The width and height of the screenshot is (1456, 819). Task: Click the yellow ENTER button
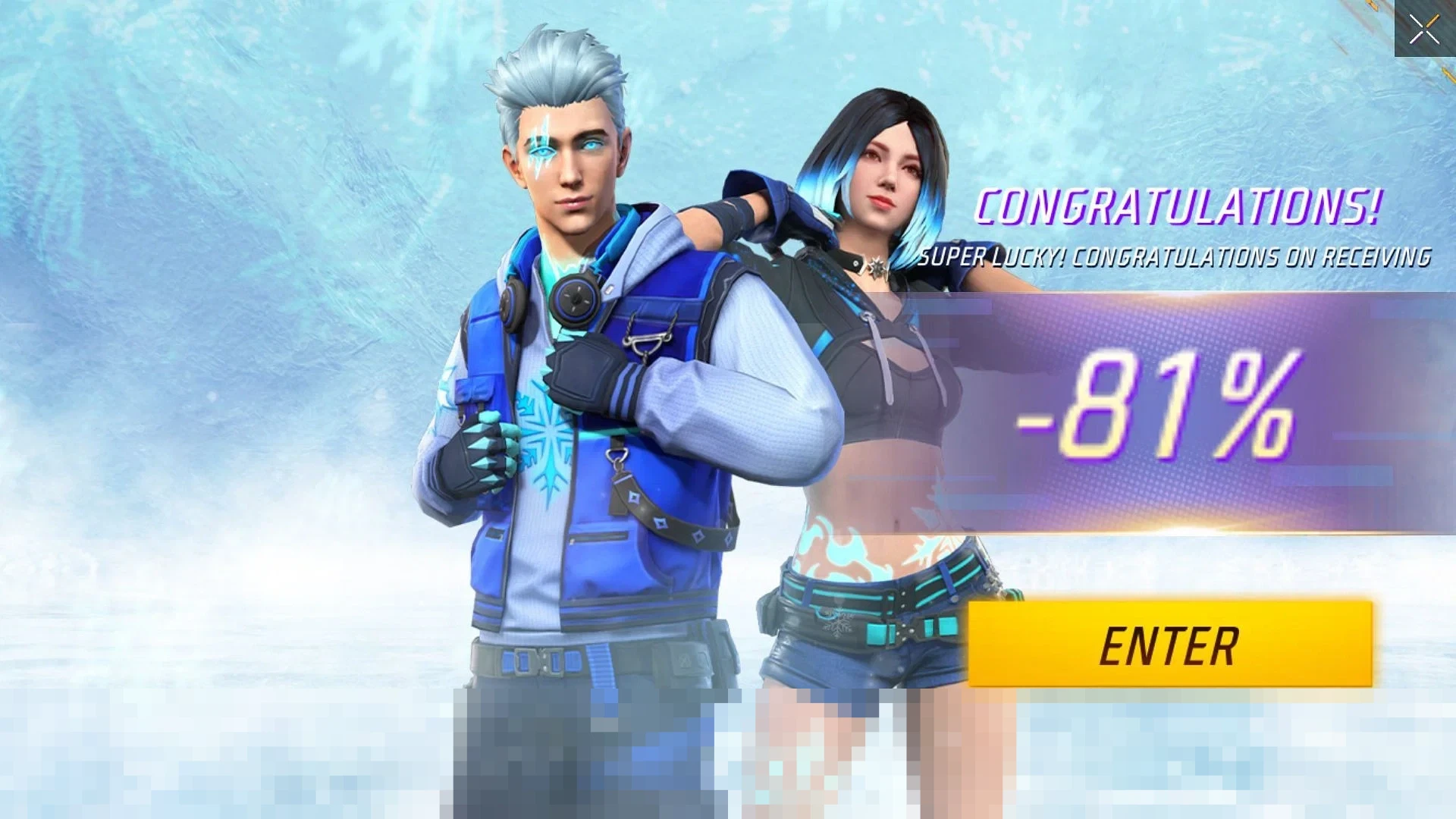[1170, 645]
